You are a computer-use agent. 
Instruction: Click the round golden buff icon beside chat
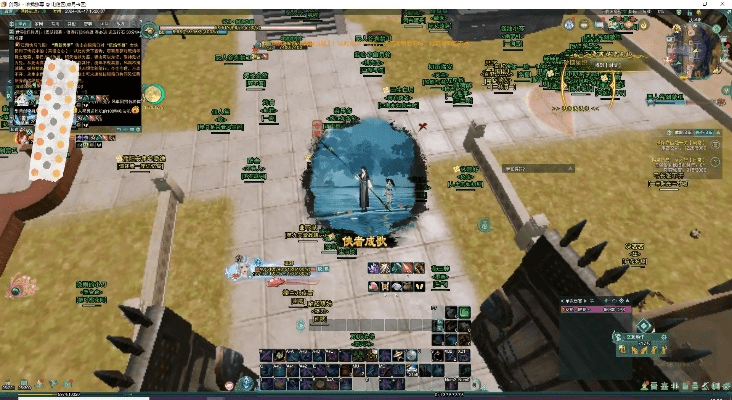pos(153,94)
